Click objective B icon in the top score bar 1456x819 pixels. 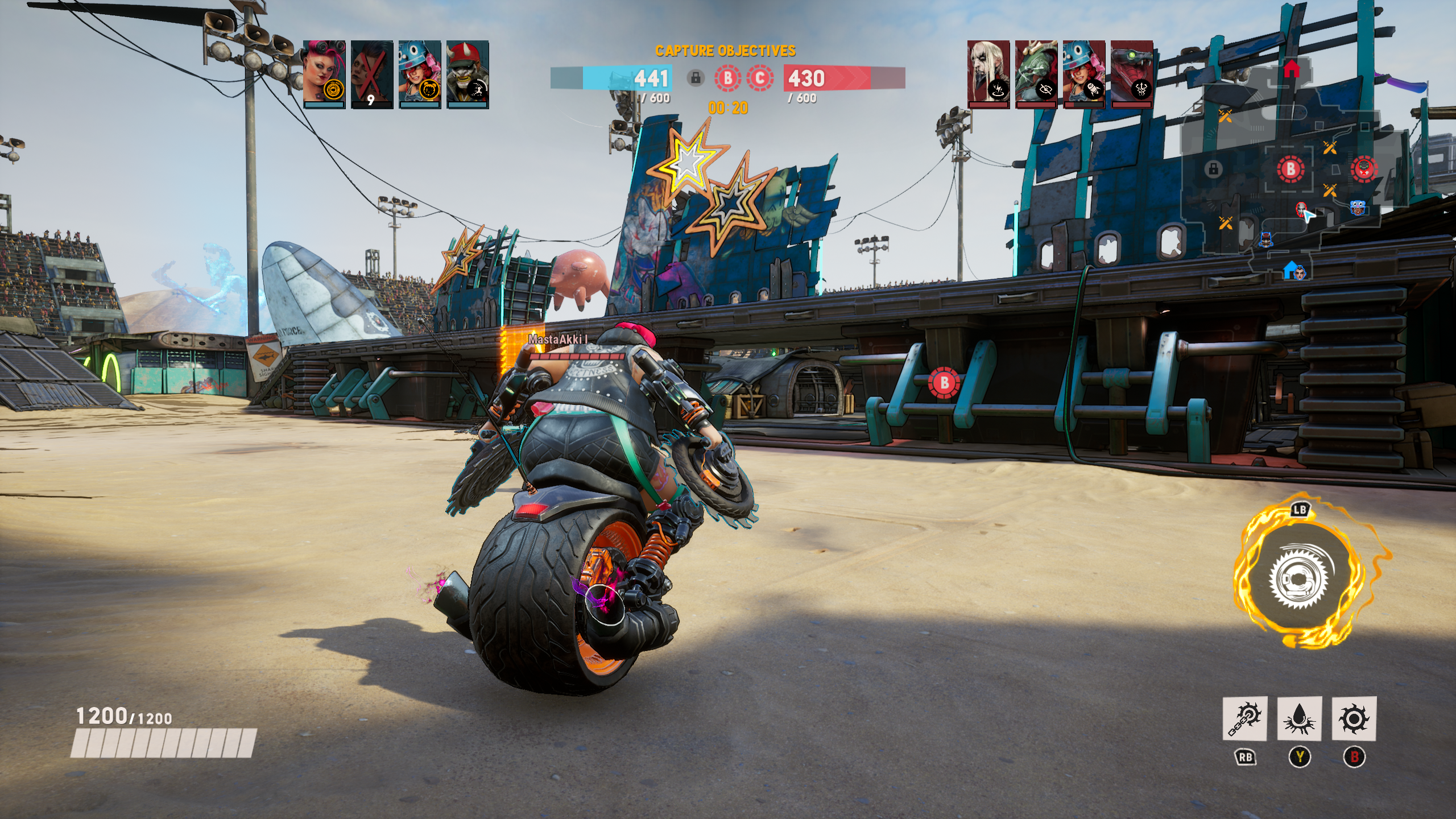(727, 78)
